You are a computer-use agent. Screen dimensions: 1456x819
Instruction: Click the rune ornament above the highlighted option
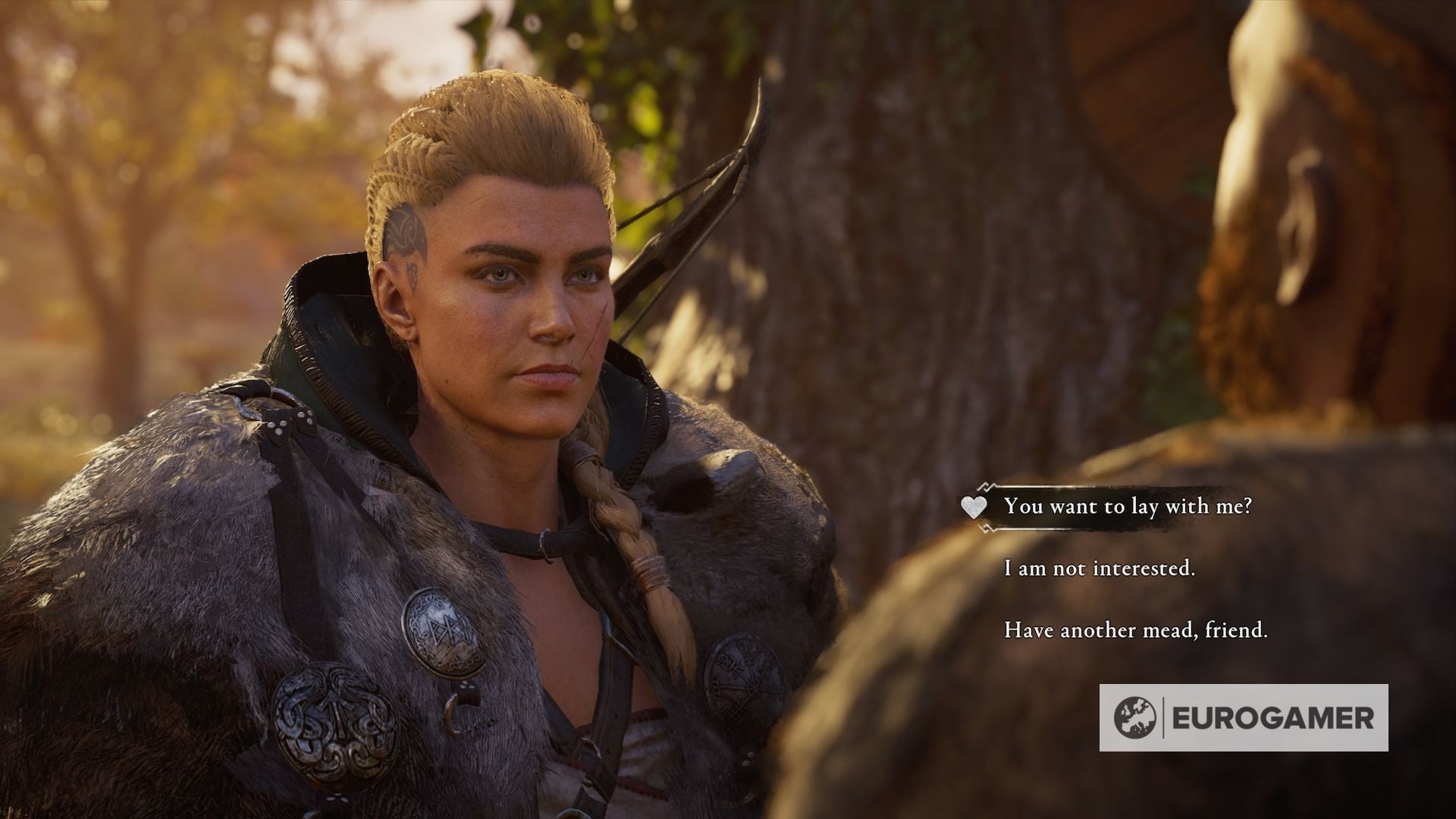[x=986, y=487]
